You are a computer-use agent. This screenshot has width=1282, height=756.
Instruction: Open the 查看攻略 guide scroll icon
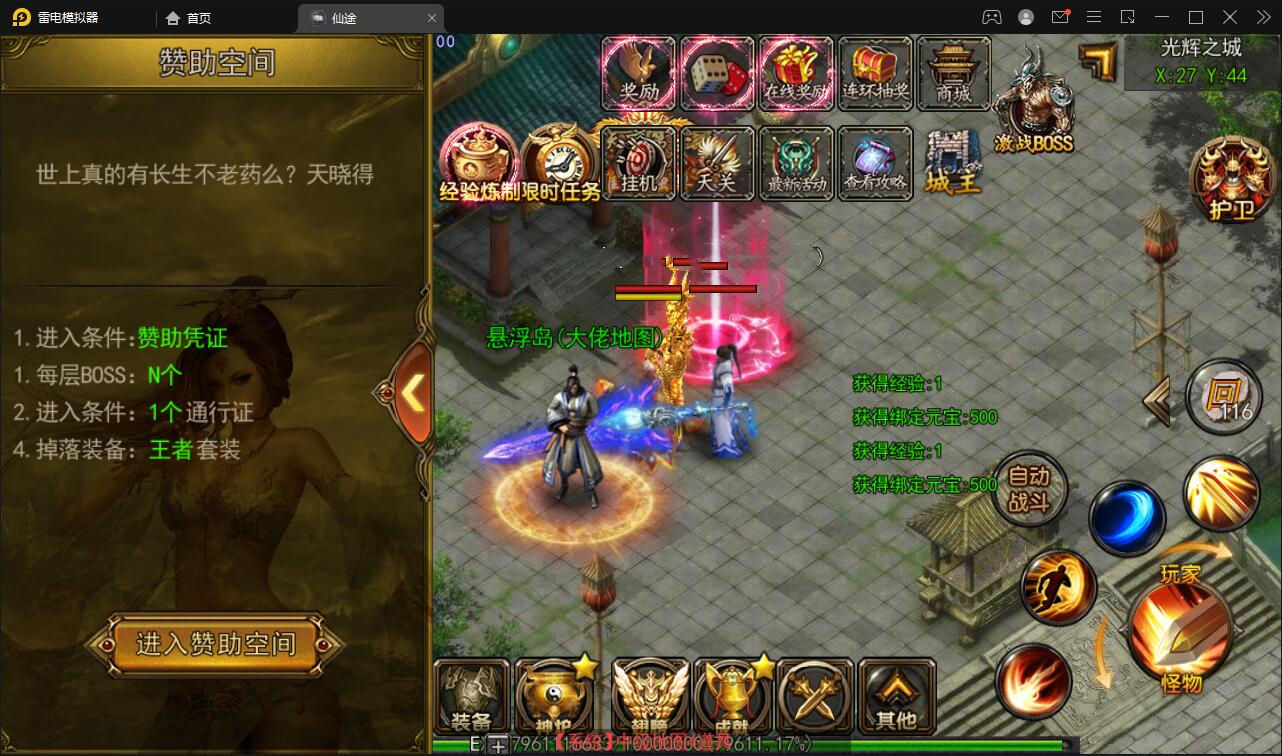click(x=875, y=162)
